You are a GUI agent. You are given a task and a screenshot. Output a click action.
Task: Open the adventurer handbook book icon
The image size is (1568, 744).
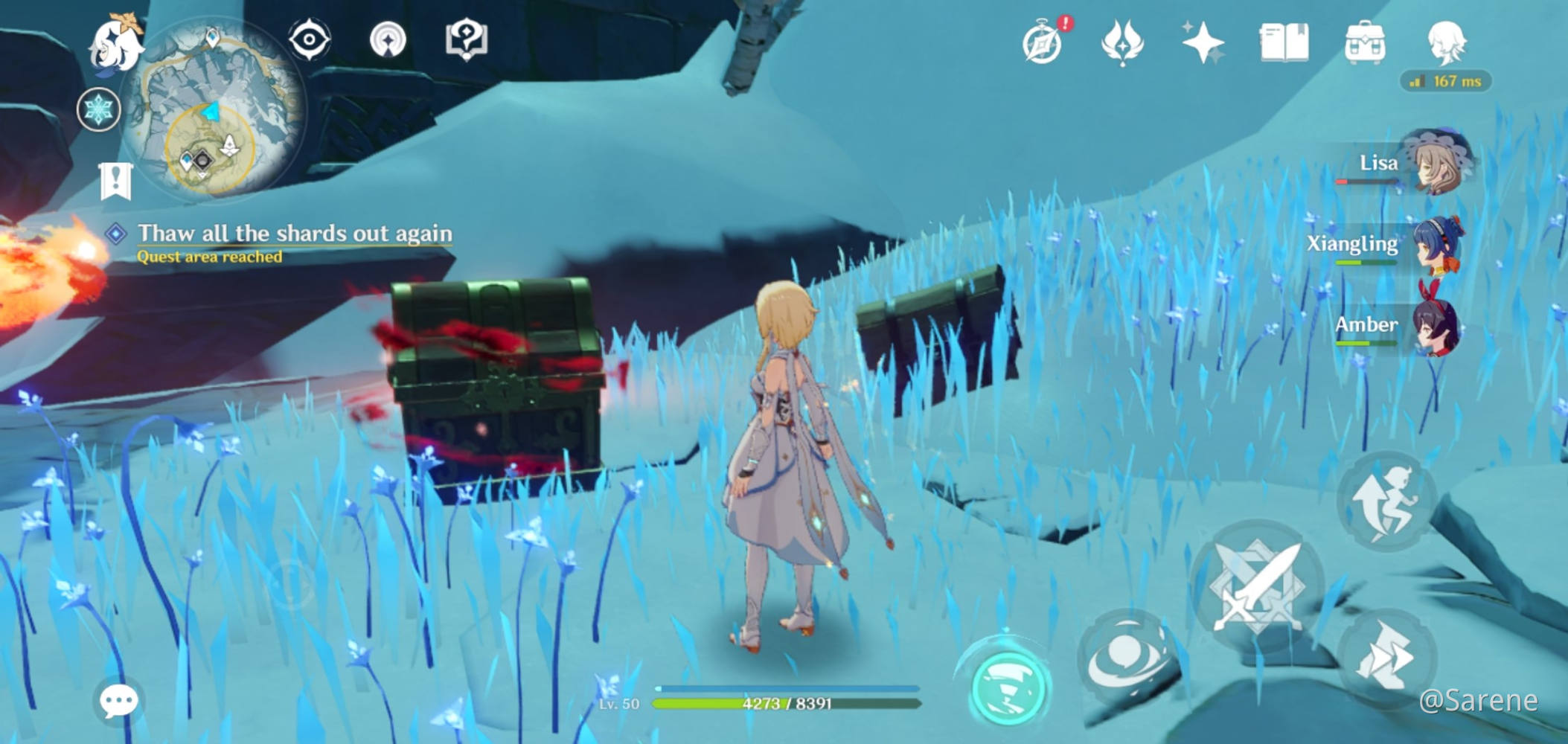click(1284, 42)
